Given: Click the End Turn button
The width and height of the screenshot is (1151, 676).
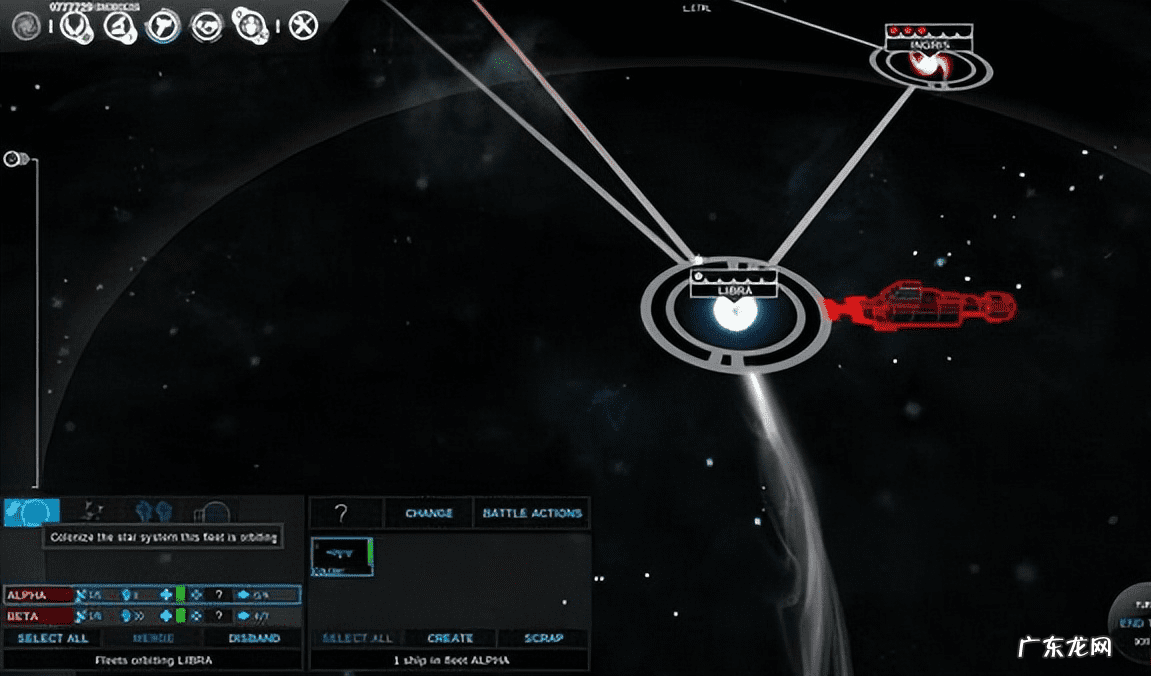Looking at the screenshot, I should pyautogui.click(x=1132, y=623).
